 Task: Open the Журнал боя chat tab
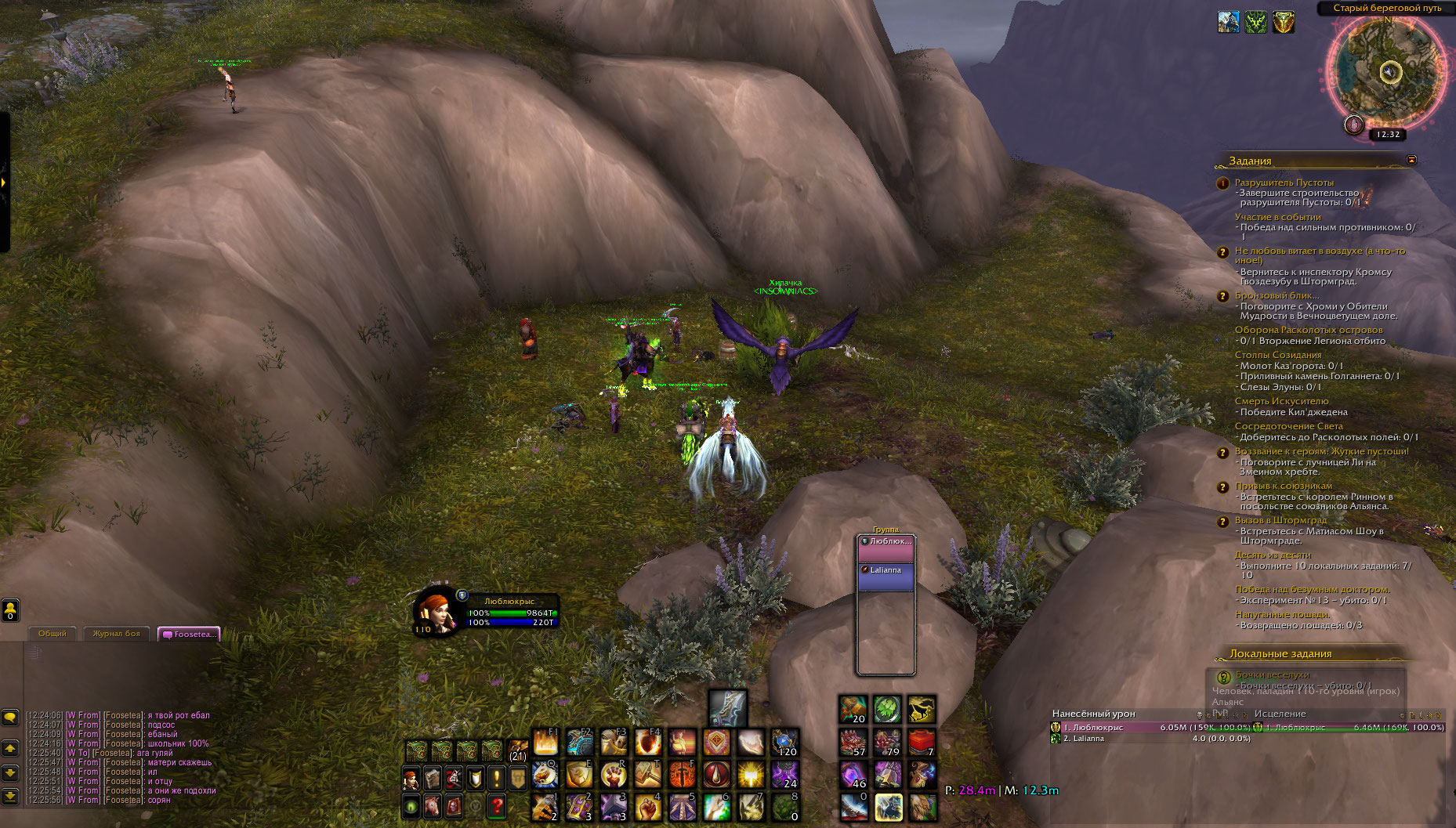tap(116, 634)
